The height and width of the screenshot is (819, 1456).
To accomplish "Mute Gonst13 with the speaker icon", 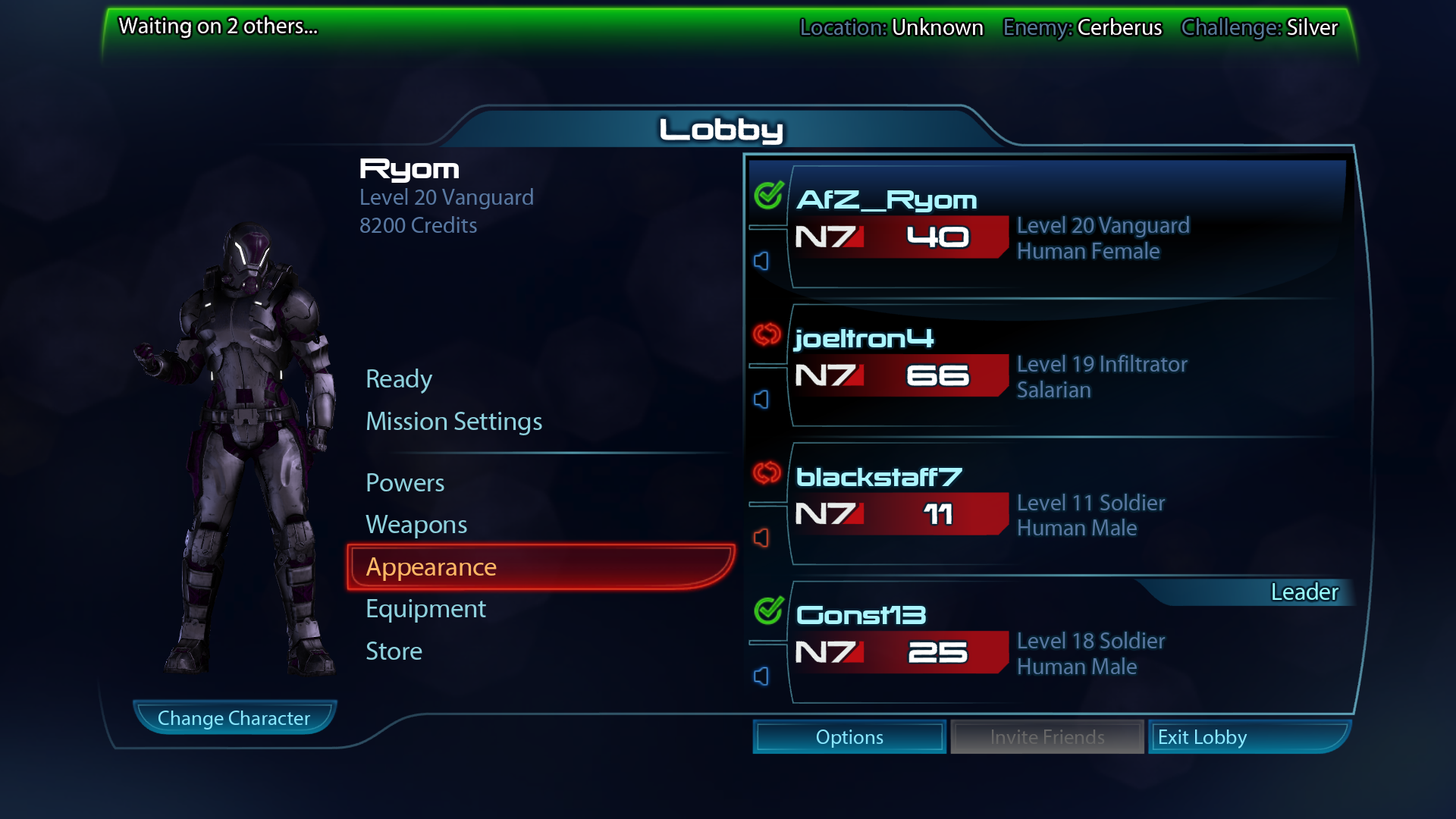I will point(761,676).
